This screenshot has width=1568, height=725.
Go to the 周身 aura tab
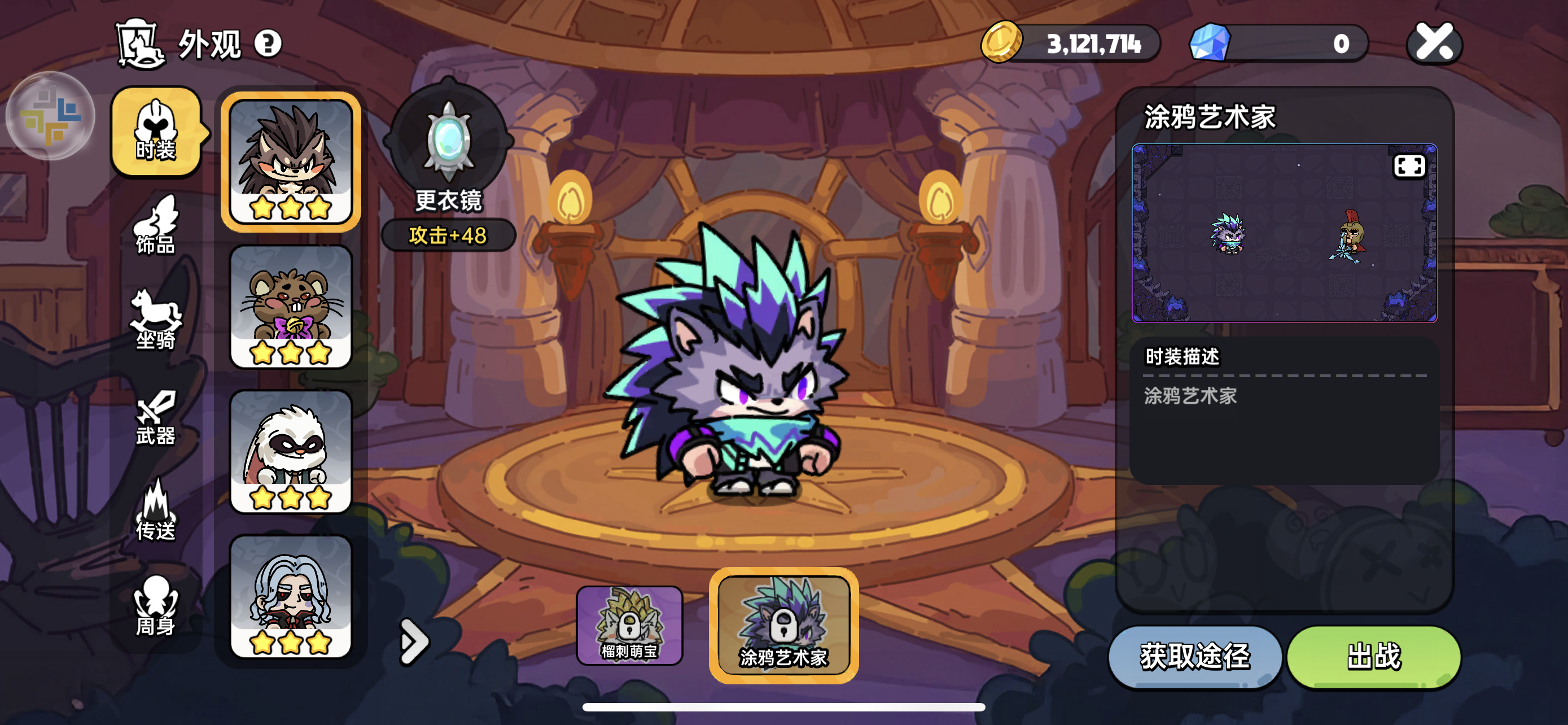point(156,606)
